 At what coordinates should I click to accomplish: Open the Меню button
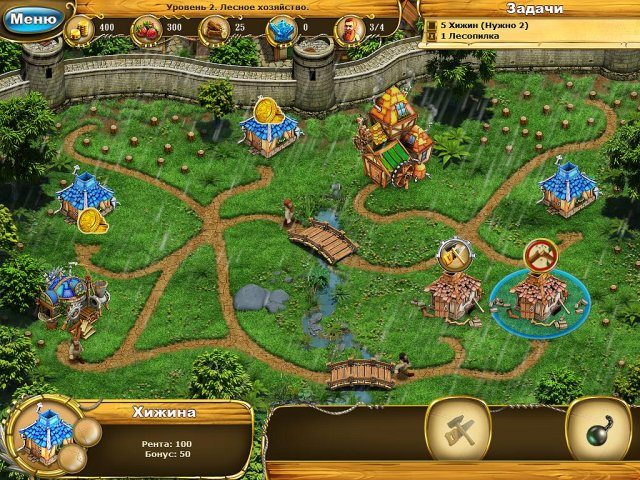pos(33,17)
